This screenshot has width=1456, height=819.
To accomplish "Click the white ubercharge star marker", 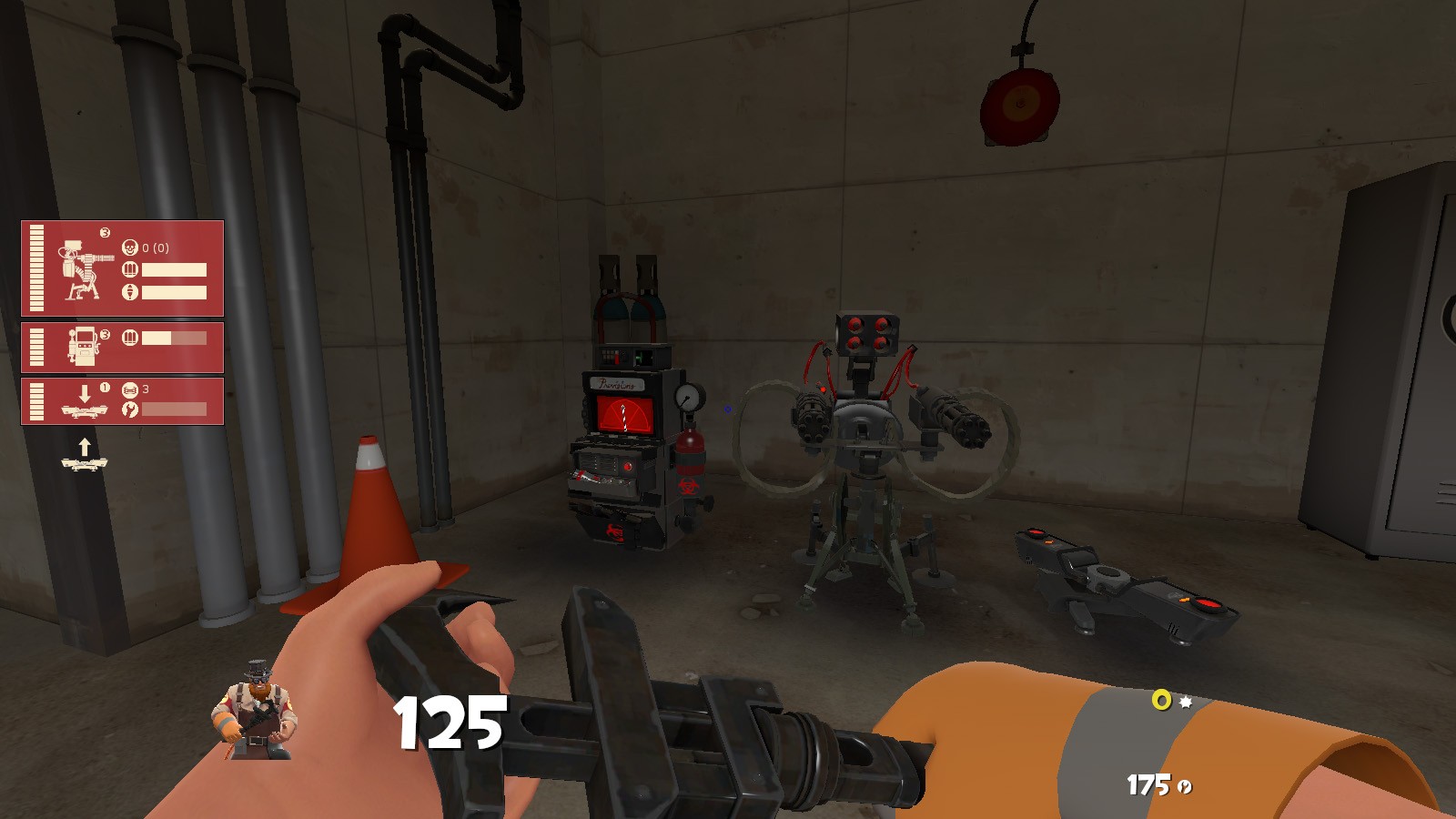I will pyautogui.click(x=1185, y=703).
